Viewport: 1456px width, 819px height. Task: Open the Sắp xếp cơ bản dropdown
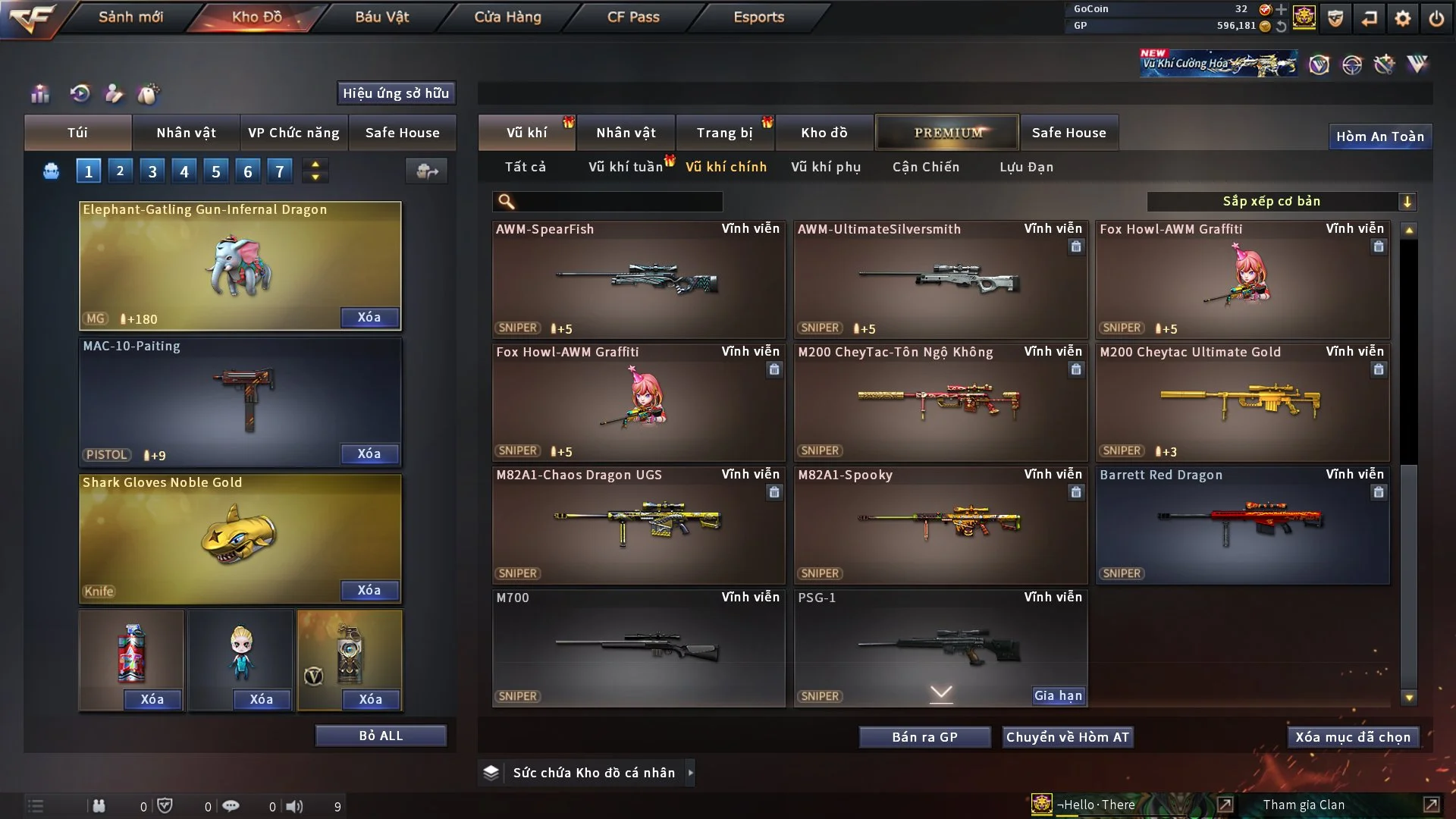[x=1281, y=202]
